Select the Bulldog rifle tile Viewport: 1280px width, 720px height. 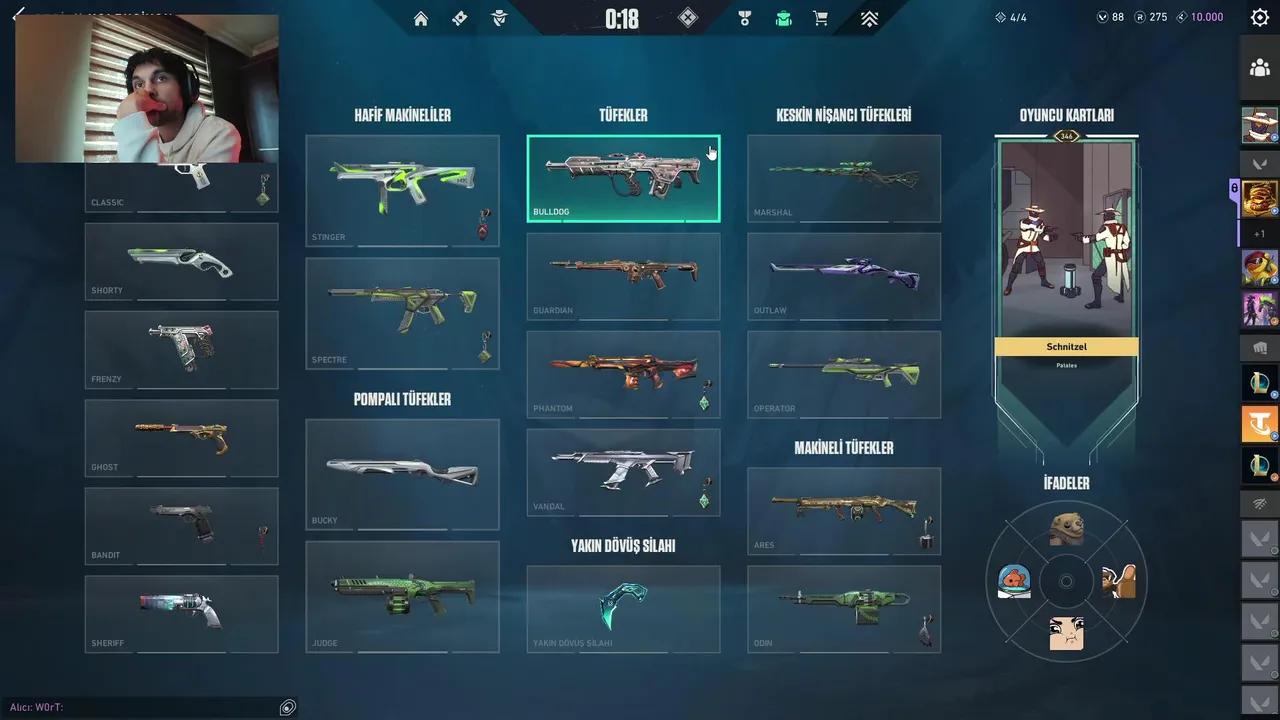[623, 178]
